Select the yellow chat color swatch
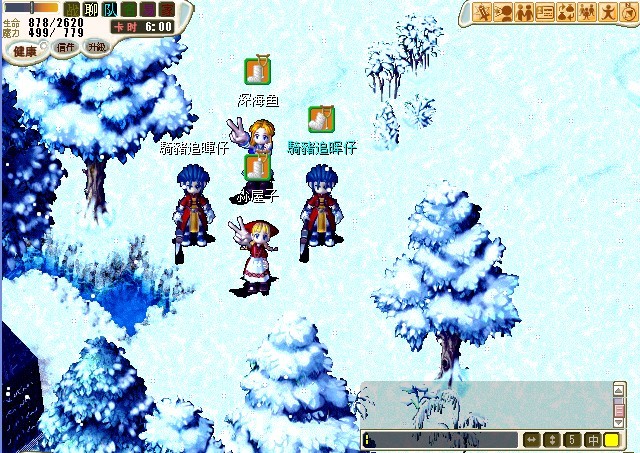The width and height of the screenshot is (640, 453). (x=612, y=440)
